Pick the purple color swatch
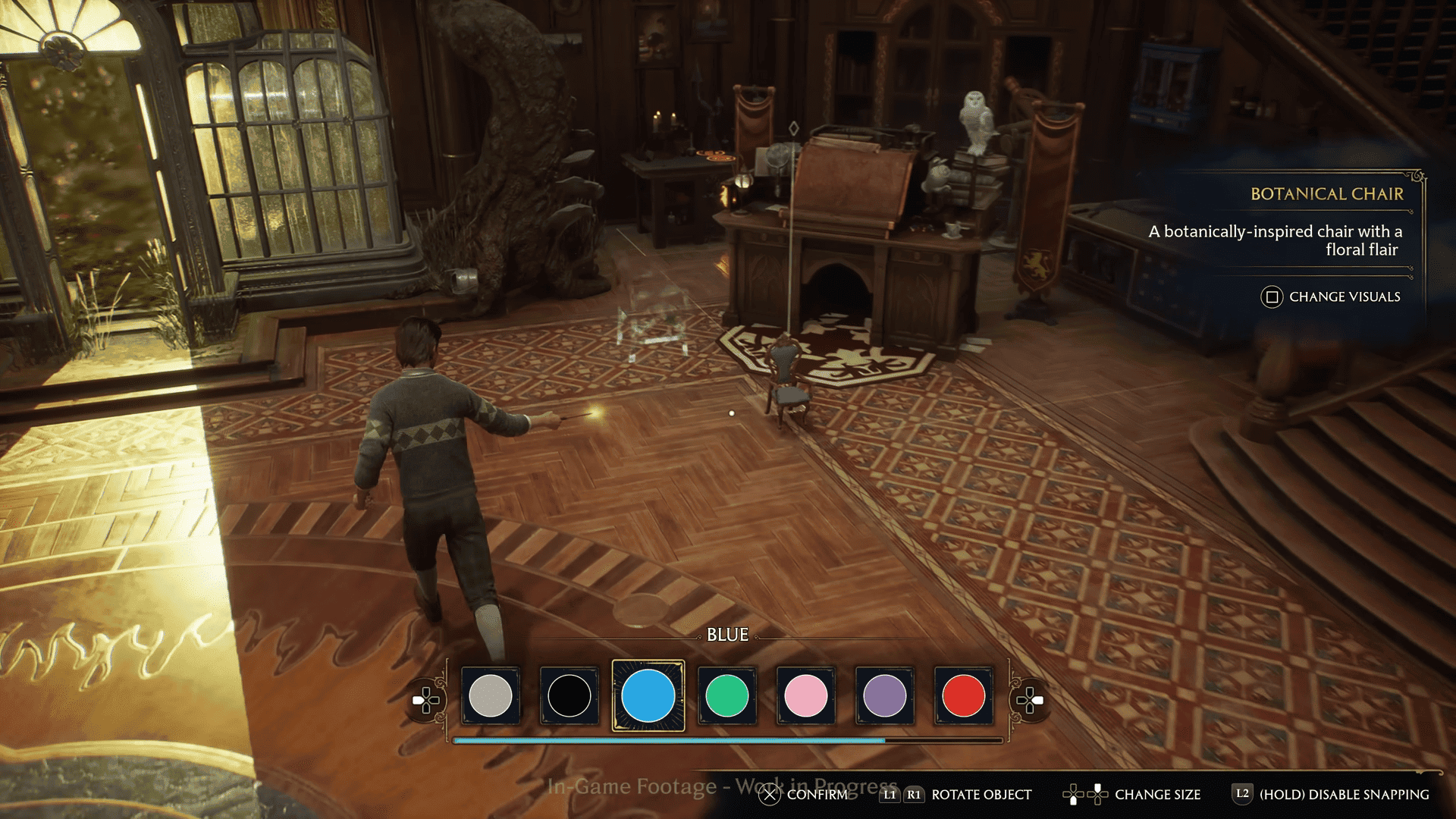The image size is (1456, 819). [x=885, y=695]
